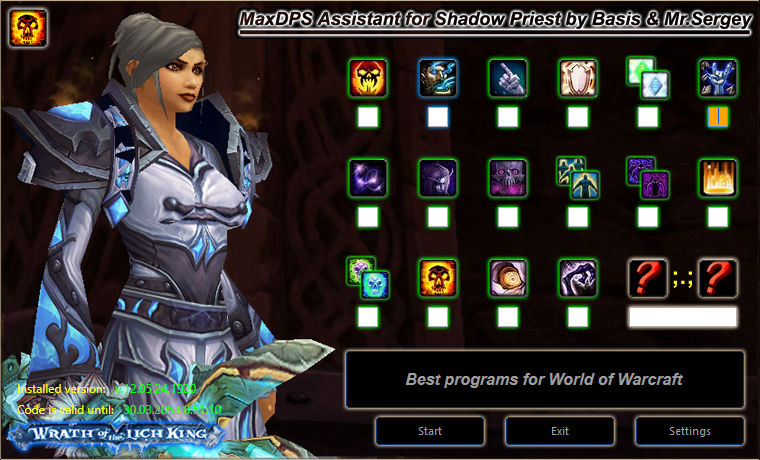Tick the checkbox beneath the green silhouettes icon

point(578,216)
